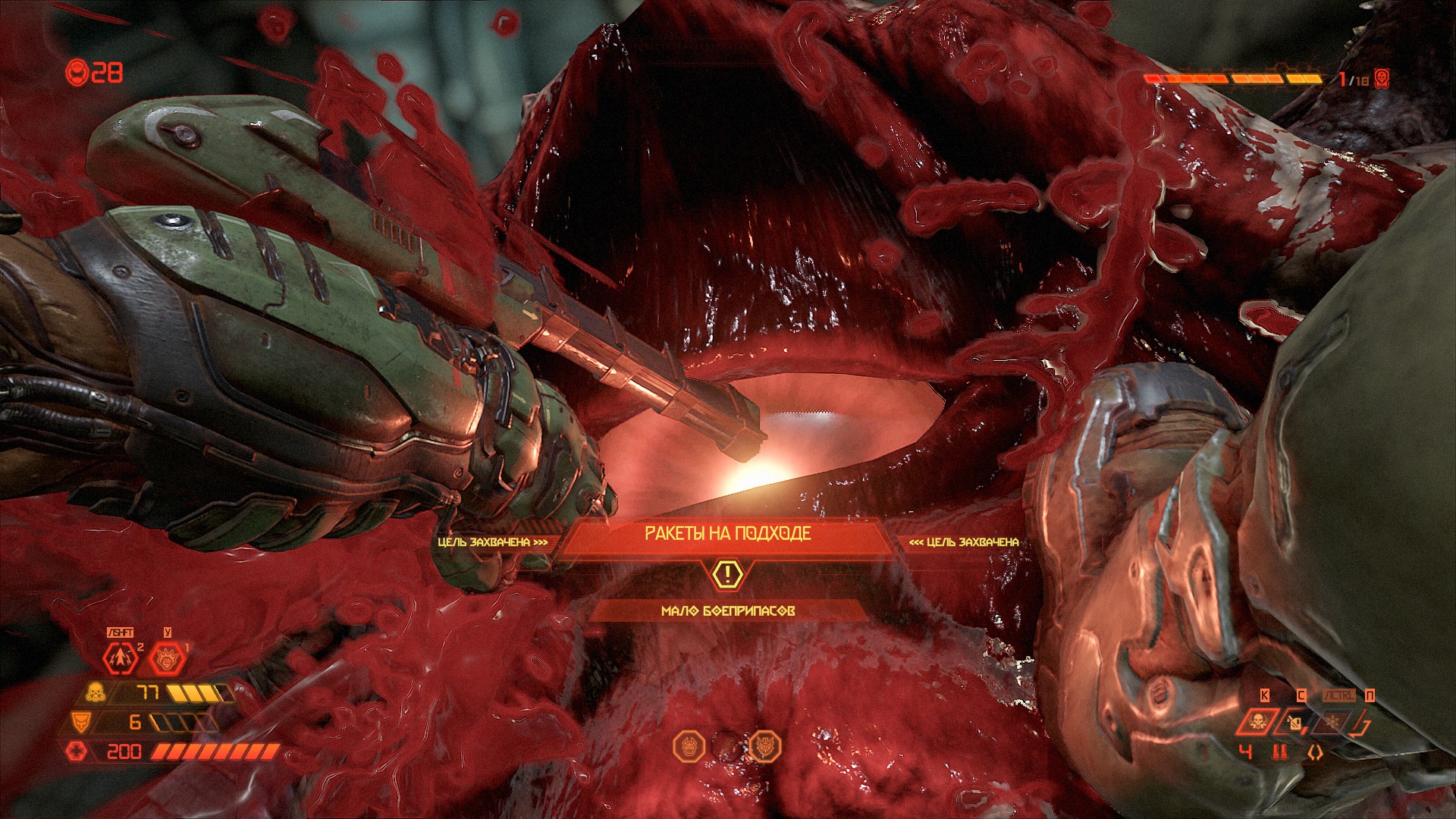Image resolution: width=1456 pixels, height=819 pixels.
Task: Click the demon skull icon beside boss bar
Action: coord(1382,79)
